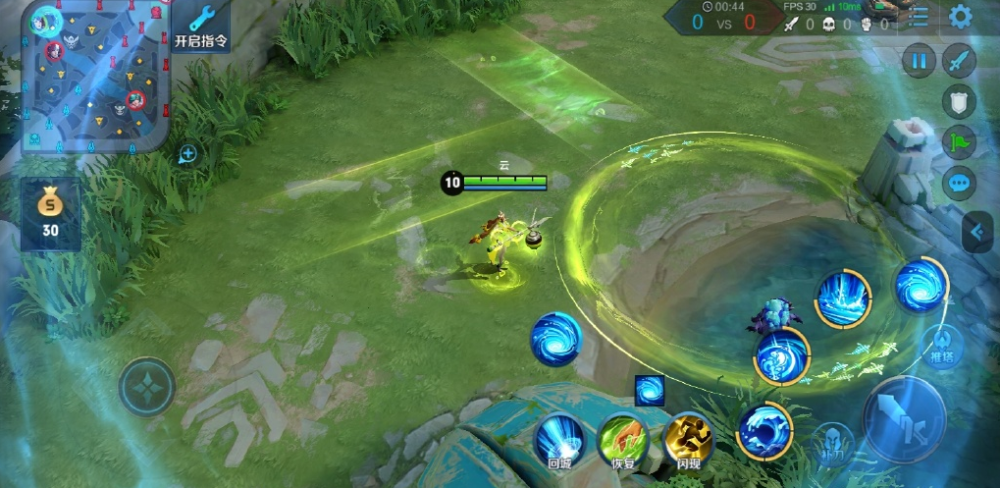Select the green flag signal button
This screenshot has height=488, width=1000.
(959, 142)
